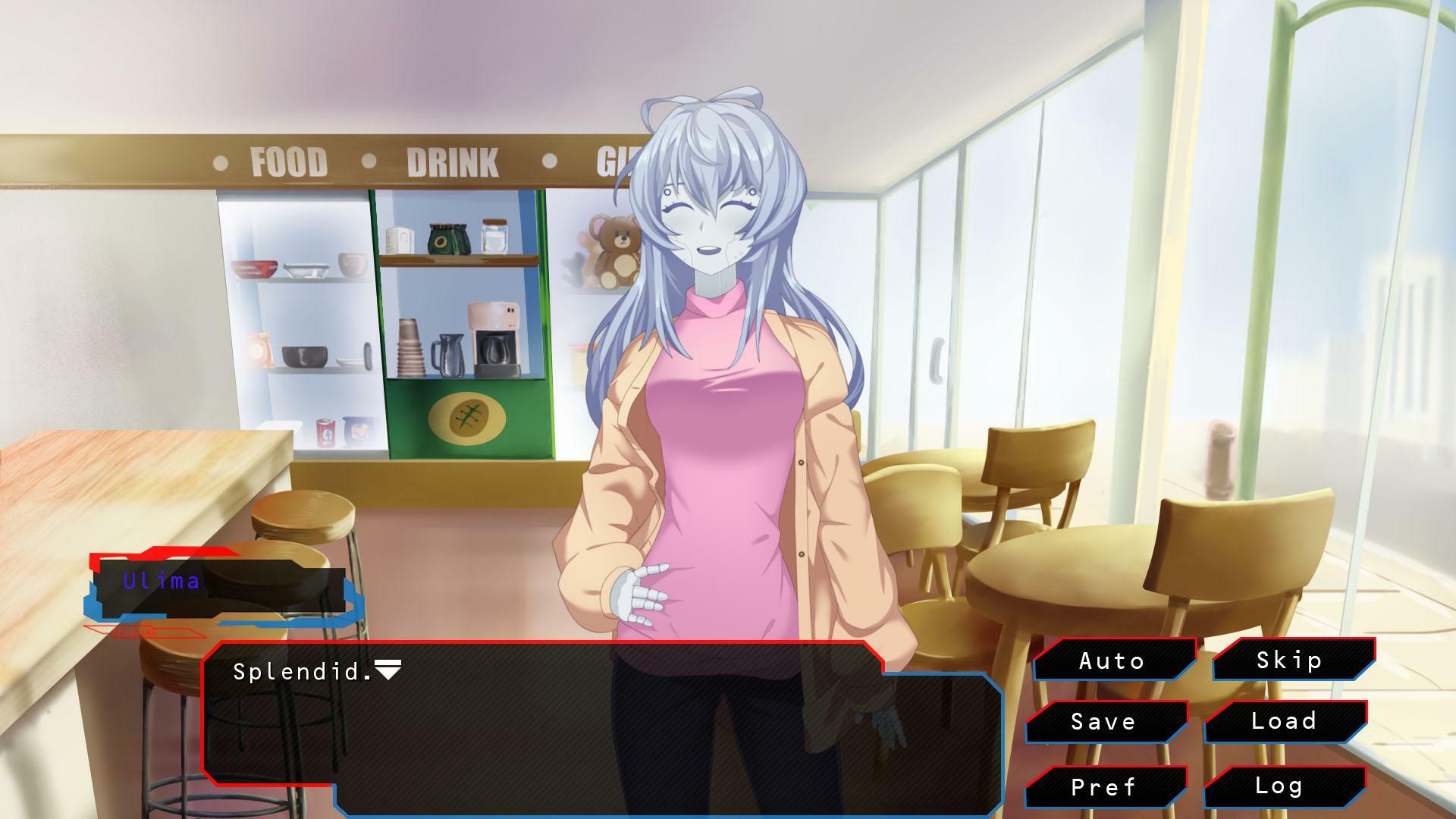Screen dimensions: 1456x819
Task: Open the Save screen
Action: 1103,723
